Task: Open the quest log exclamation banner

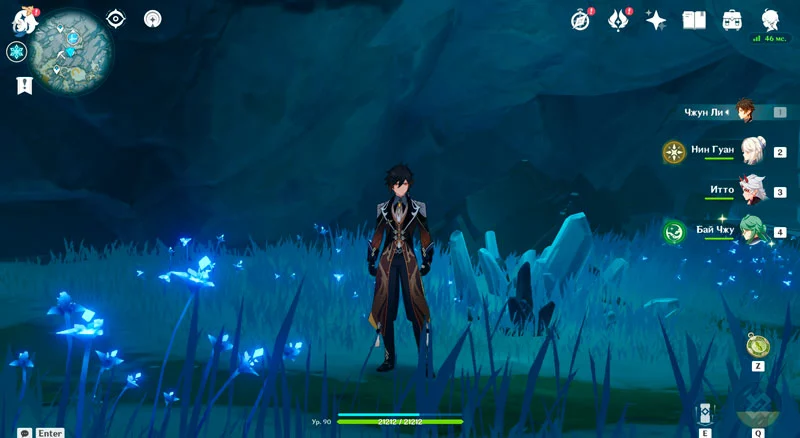Action: pos(23,85)
